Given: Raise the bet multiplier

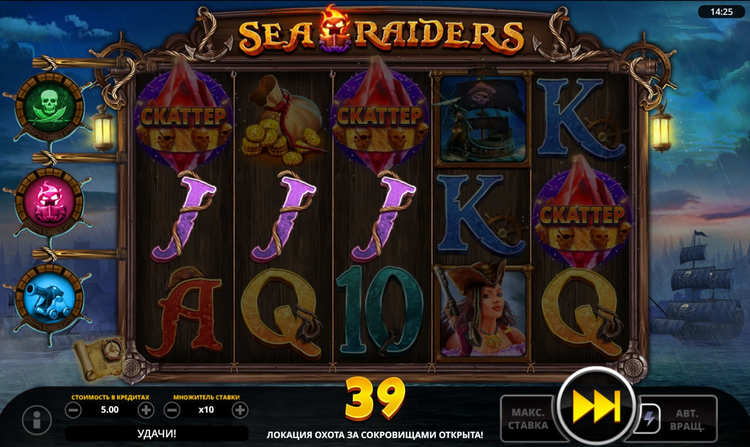Looking at the screenshot, I should click(240, 410).
